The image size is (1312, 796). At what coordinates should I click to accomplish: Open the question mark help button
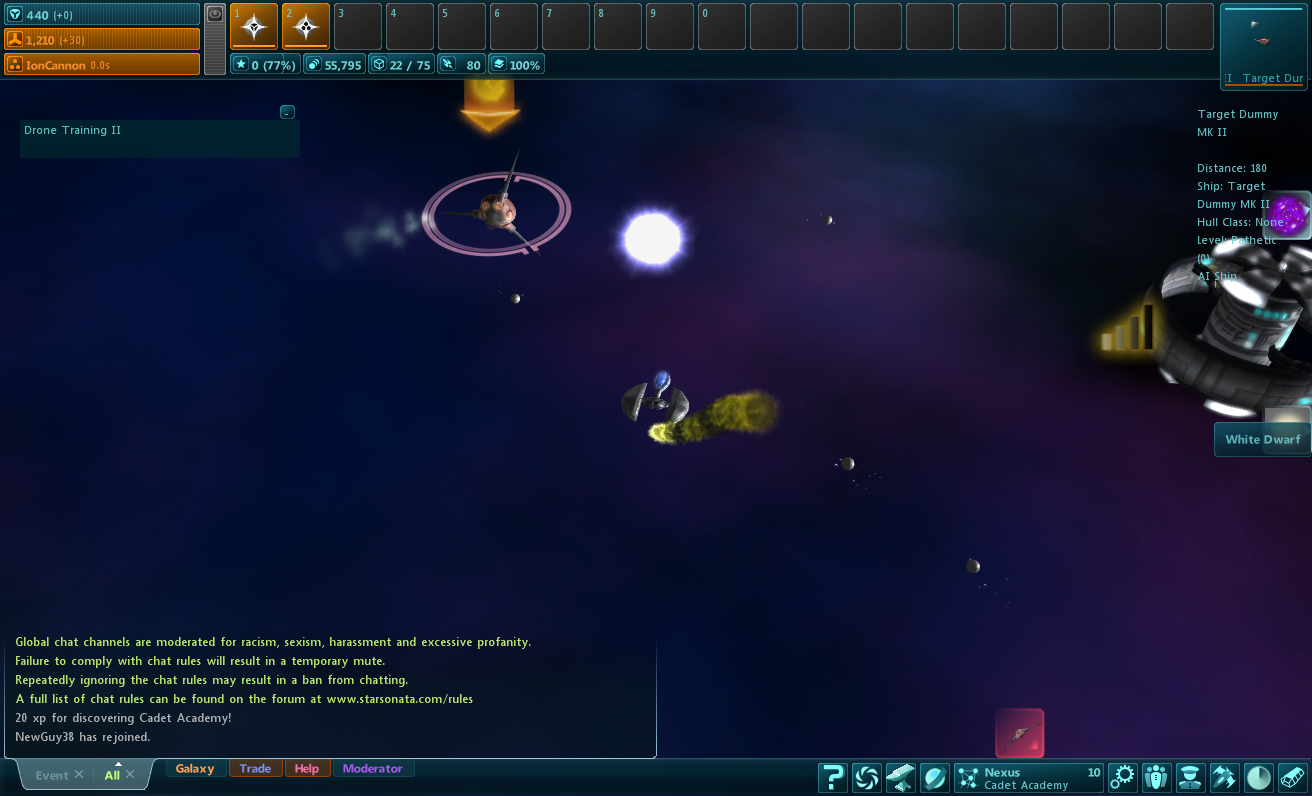click(x=832, y=777)
